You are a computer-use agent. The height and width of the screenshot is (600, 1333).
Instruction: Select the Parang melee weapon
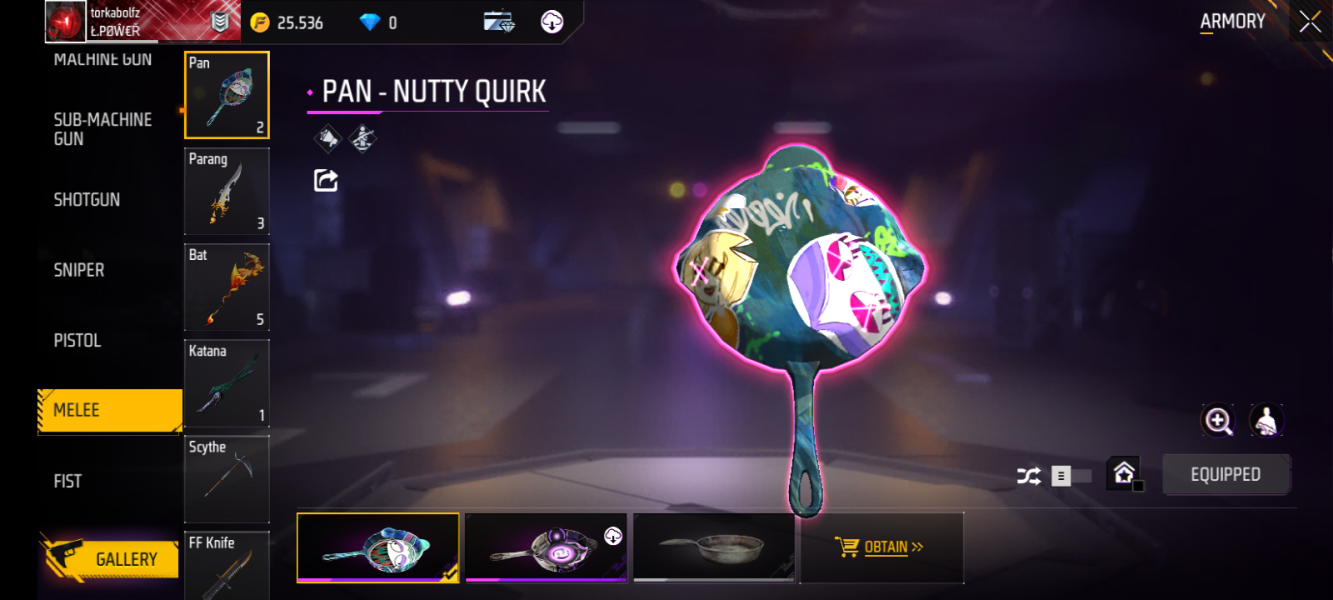click(x=227, y=191)
